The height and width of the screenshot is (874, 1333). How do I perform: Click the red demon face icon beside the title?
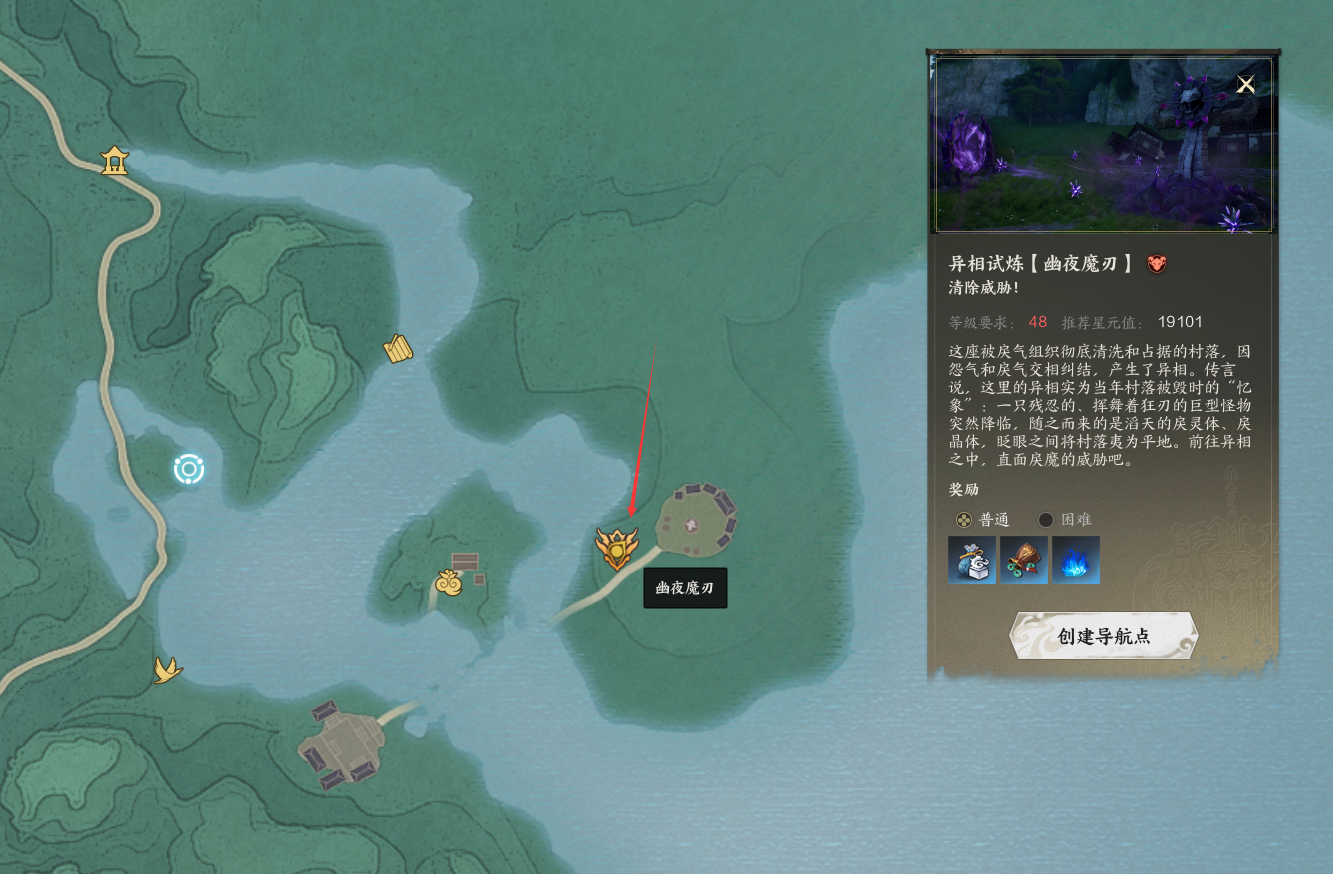pos(1157,264)
